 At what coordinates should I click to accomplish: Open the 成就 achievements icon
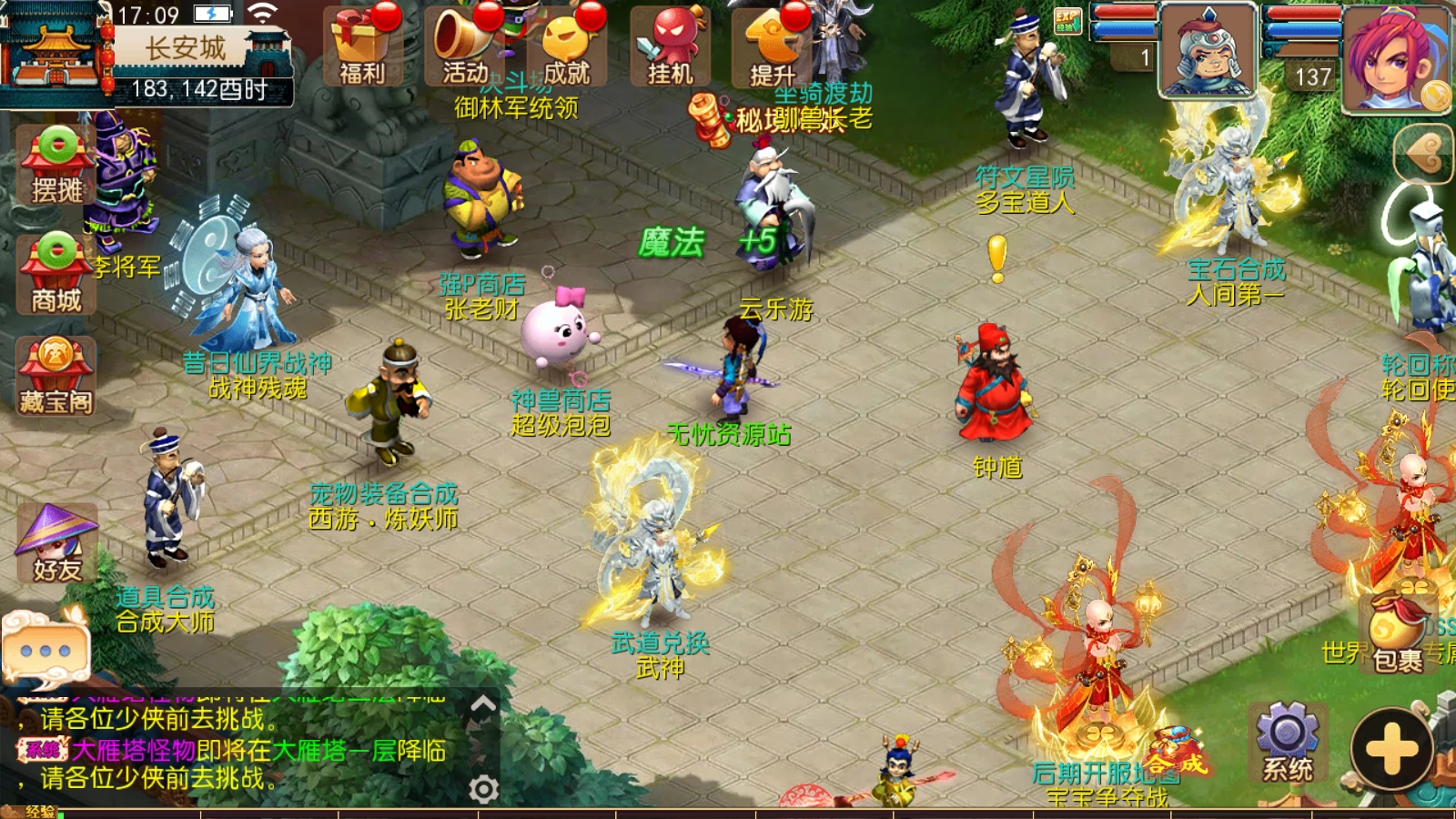[567, 47]
